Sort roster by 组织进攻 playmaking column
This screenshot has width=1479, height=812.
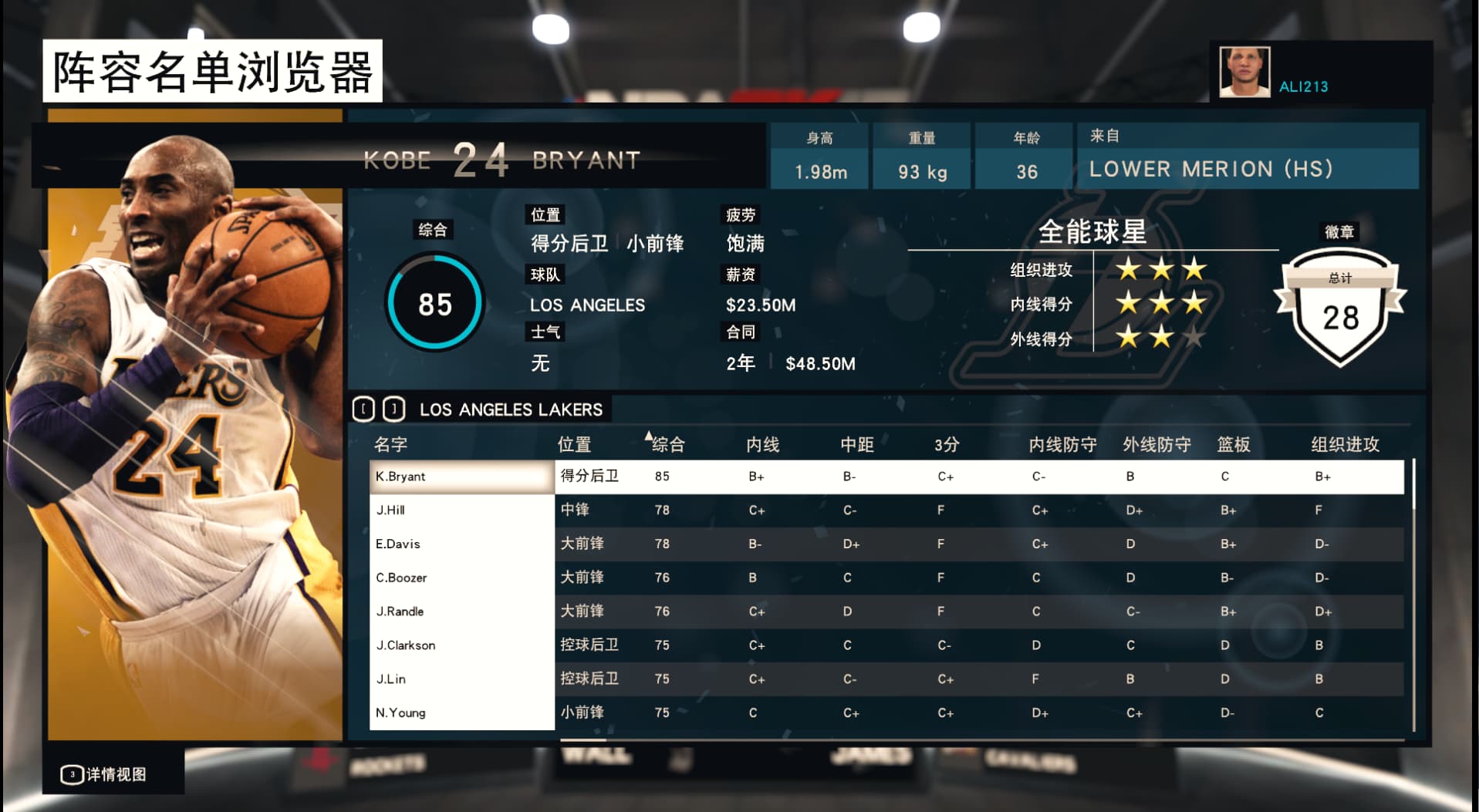tap(1345, 445)
